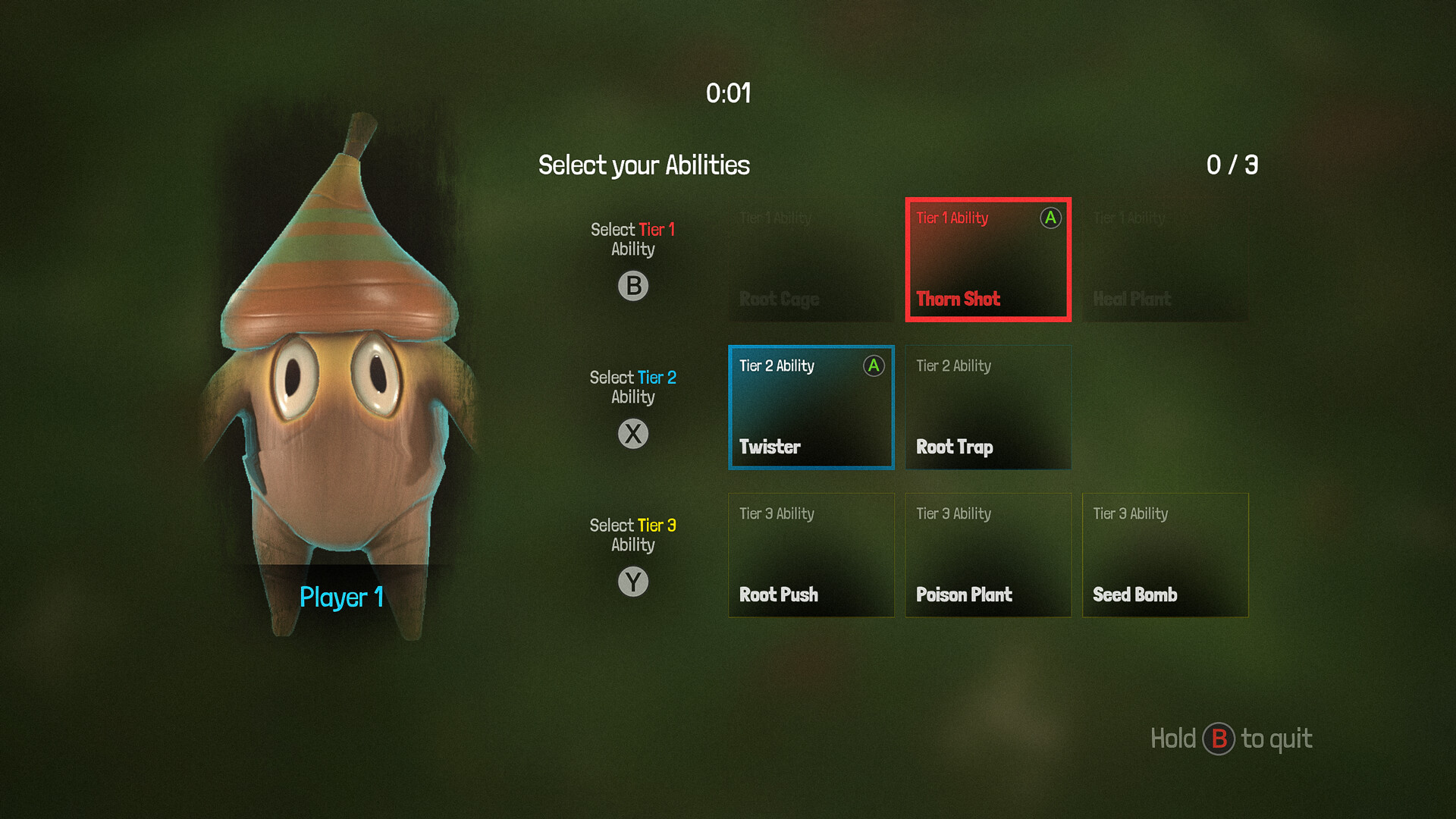Click the Select your Abilities heading
The height and width of the screenshot is (819, 1456).
tap(644, 165)
